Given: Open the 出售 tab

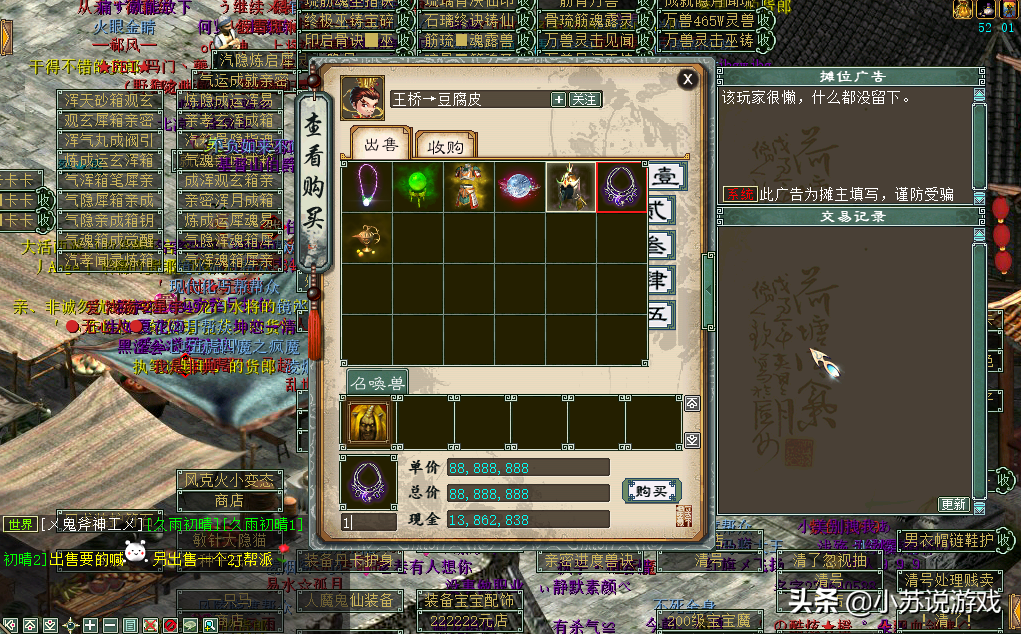Looking at the screenshot, I should 380,146.
